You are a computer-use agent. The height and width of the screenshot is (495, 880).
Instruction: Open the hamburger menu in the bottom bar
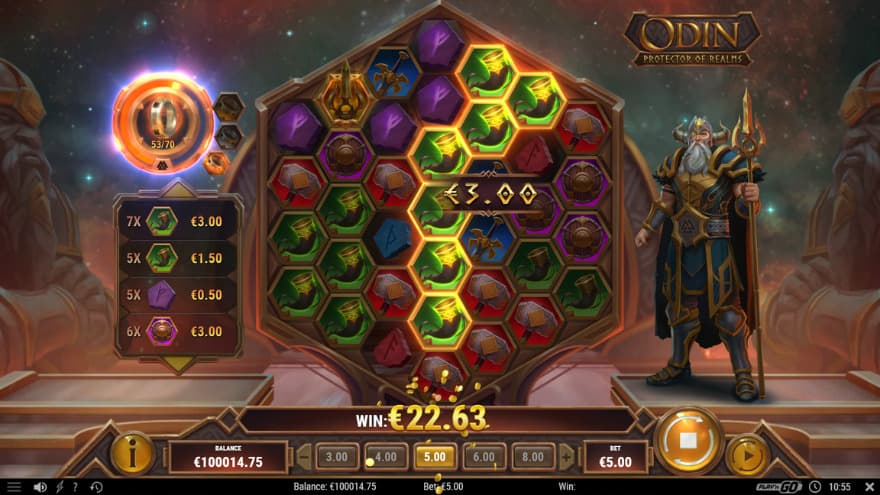click(13, 487)
